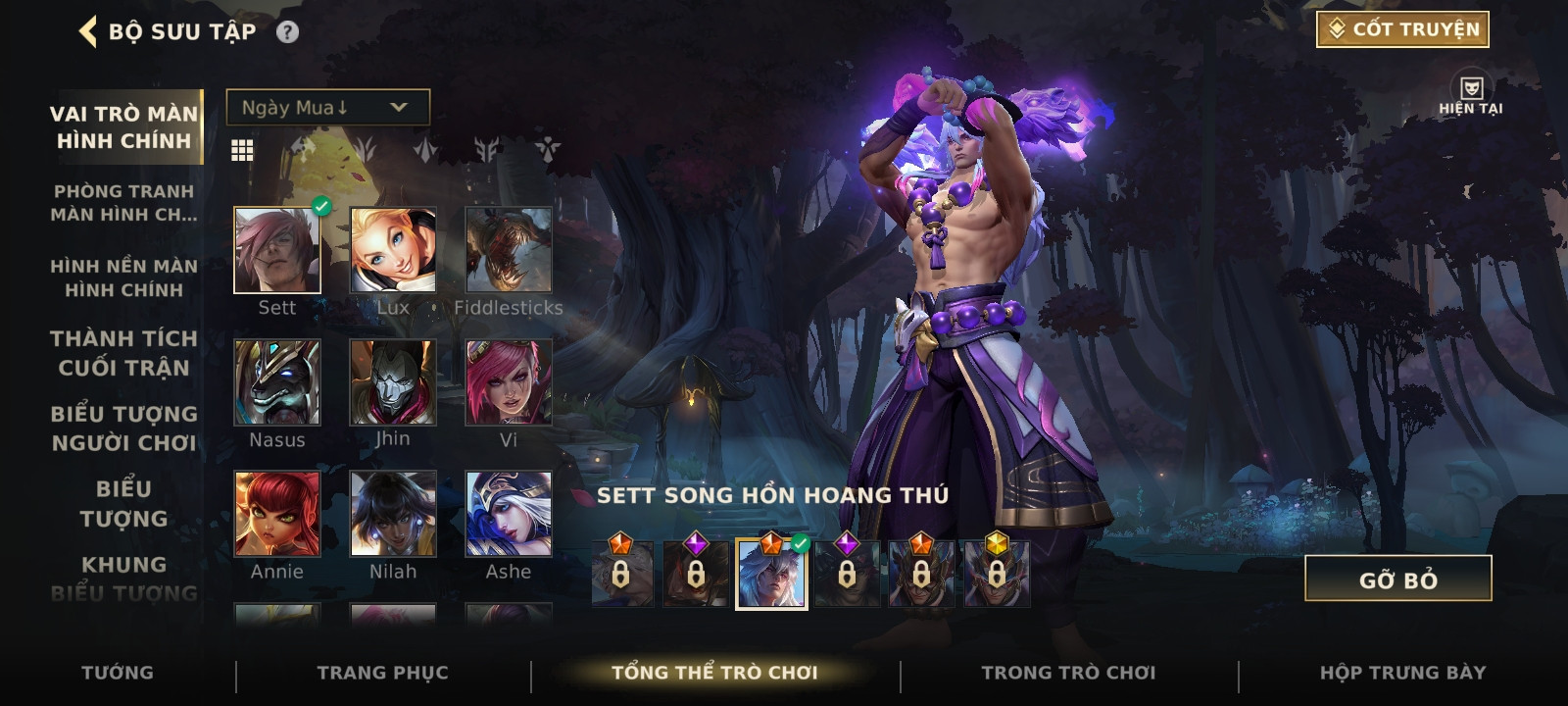
Task: Choose the Jhin champion portrait
Action: 393,382
